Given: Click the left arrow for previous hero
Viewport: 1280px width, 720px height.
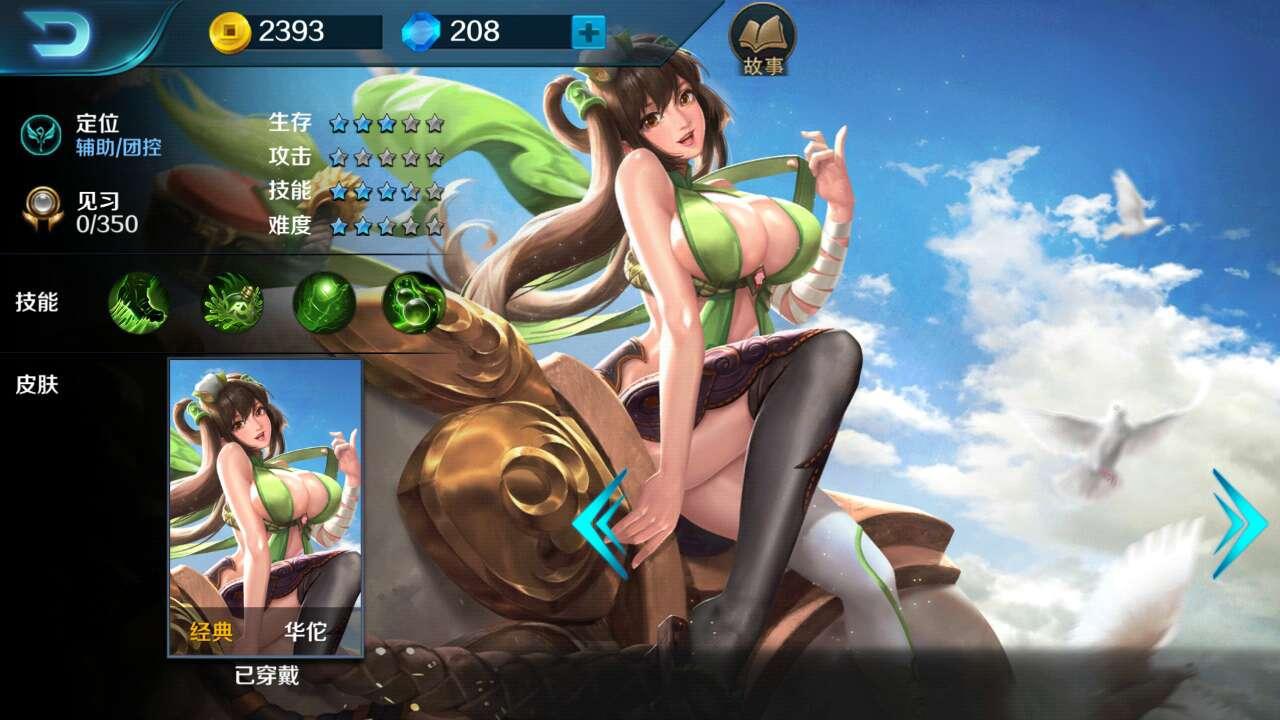Looking at the screenshot, I should [x=600, y=520].
